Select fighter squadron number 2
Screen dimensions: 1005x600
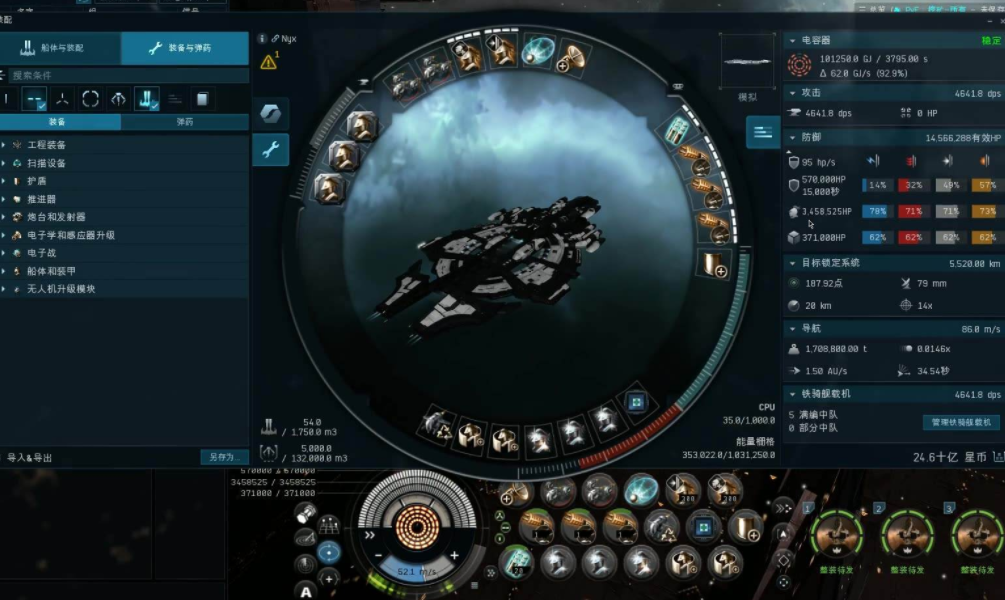tap(908, 534)
